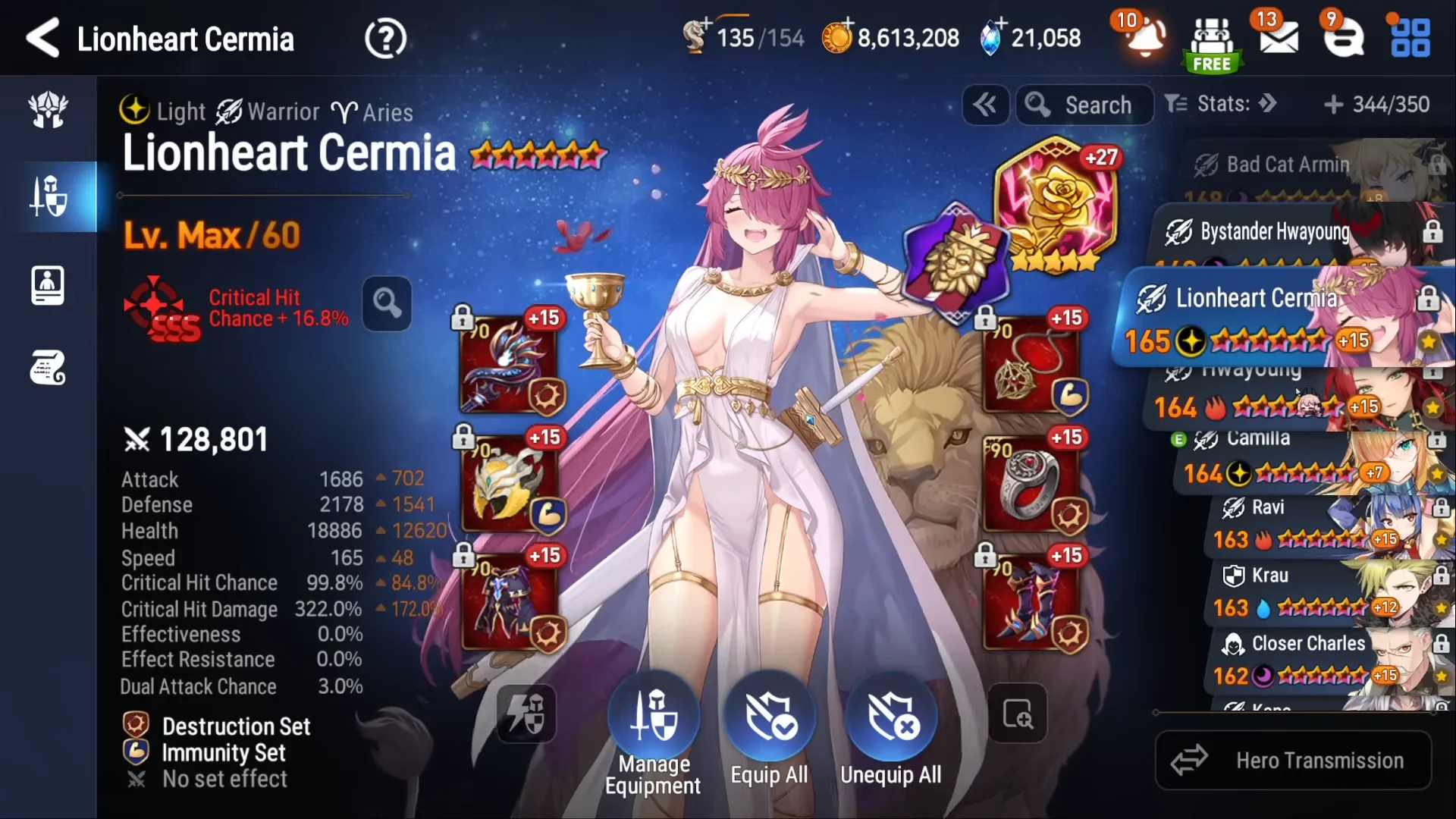The width and height of the screenshot is (1456, 819).
Task: Collapse hero list with double-arrow button
Action: pos(985,105)
